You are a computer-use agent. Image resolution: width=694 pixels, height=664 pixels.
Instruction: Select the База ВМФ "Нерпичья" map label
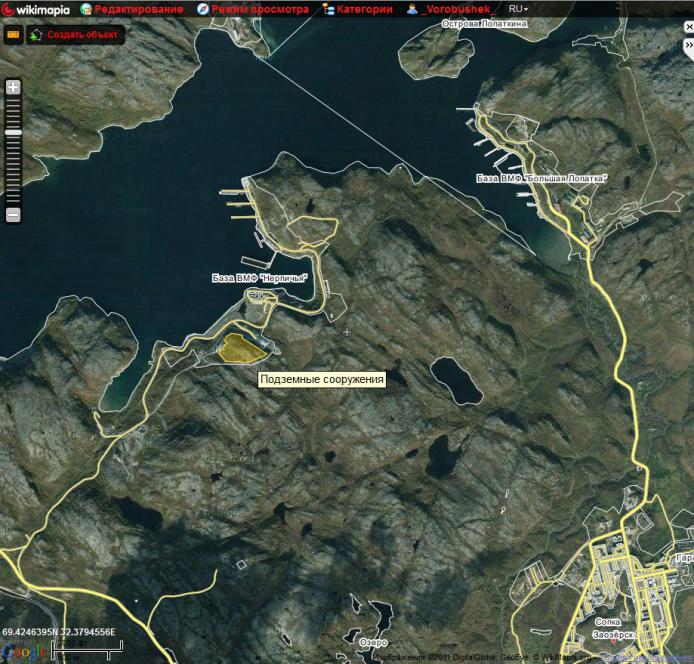(x=258, y=278)
